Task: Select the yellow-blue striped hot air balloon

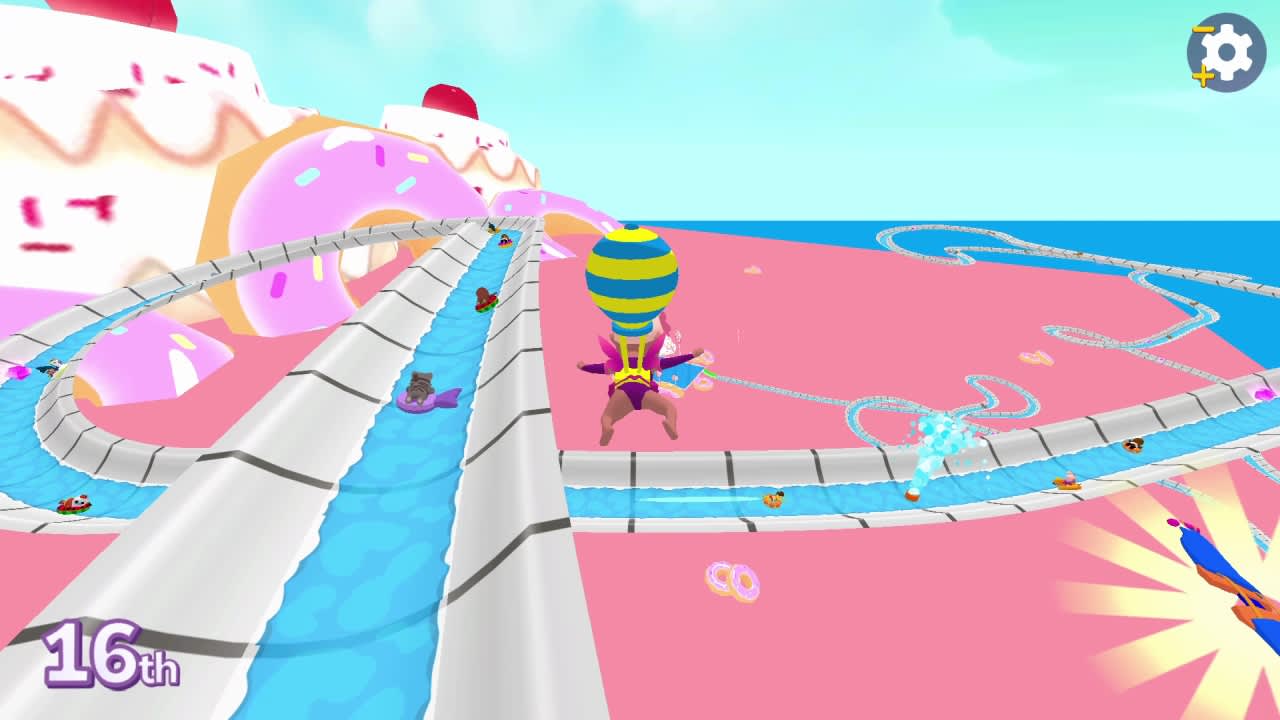Action: pos(632,275)
